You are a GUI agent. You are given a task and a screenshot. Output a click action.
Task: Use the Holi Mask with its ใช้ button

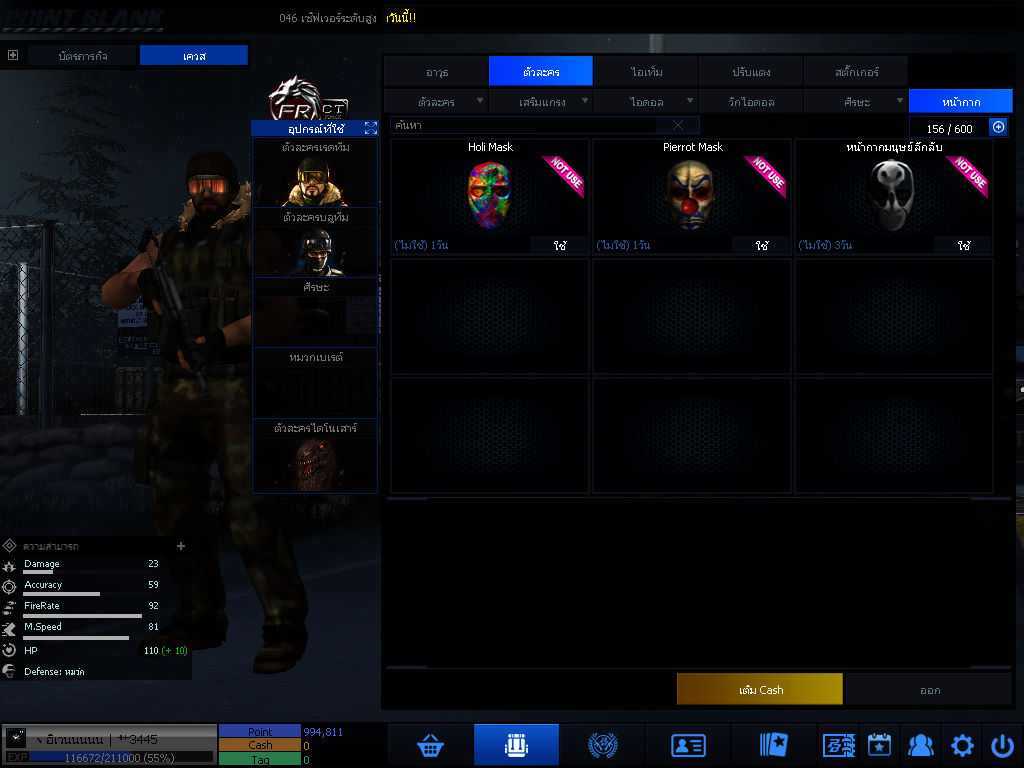point(560,245)
